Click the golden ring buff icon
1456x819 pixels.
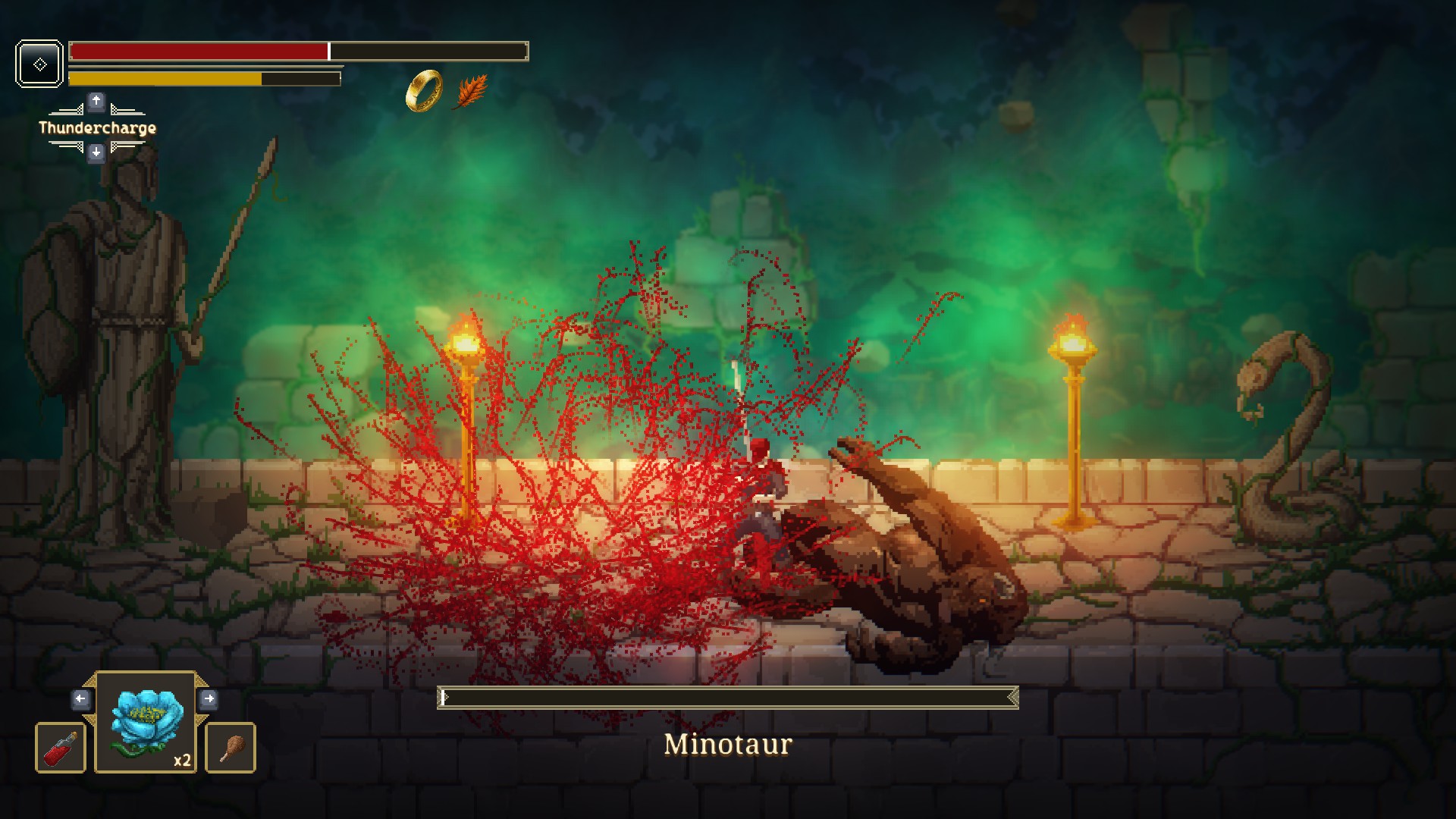point(424,91)
